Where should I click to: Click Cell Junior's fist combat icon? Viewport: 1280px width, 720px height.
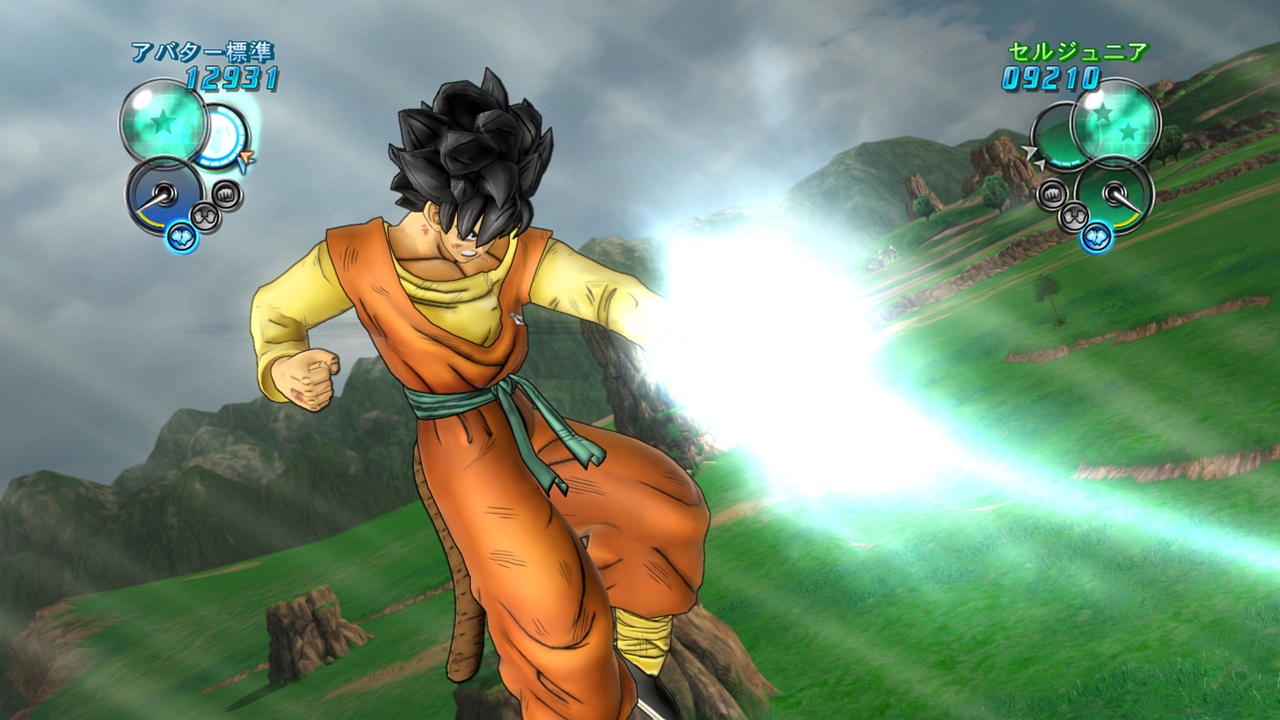[1053, 195]
